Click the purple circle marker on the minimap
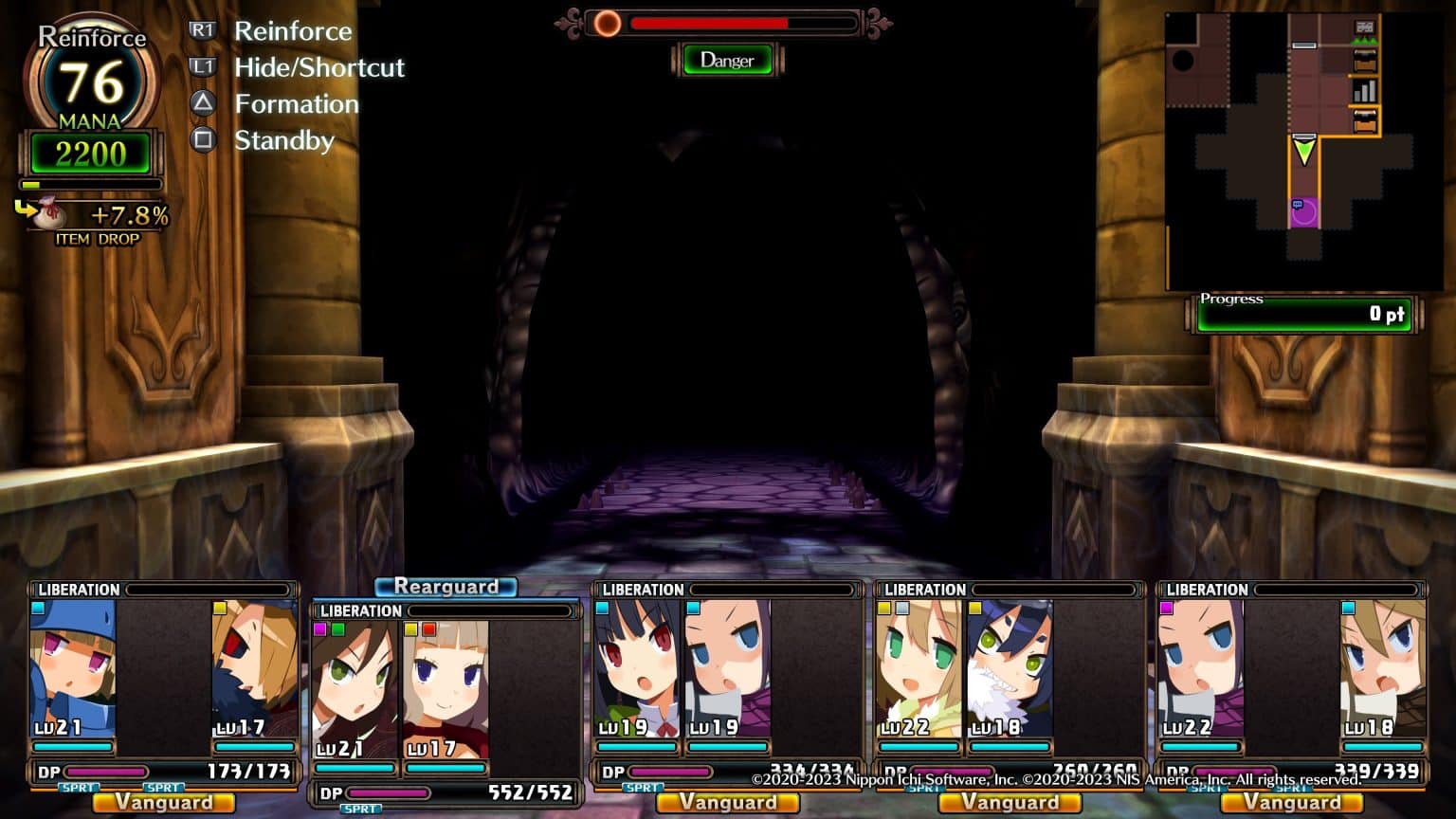 click(1303, 211)
